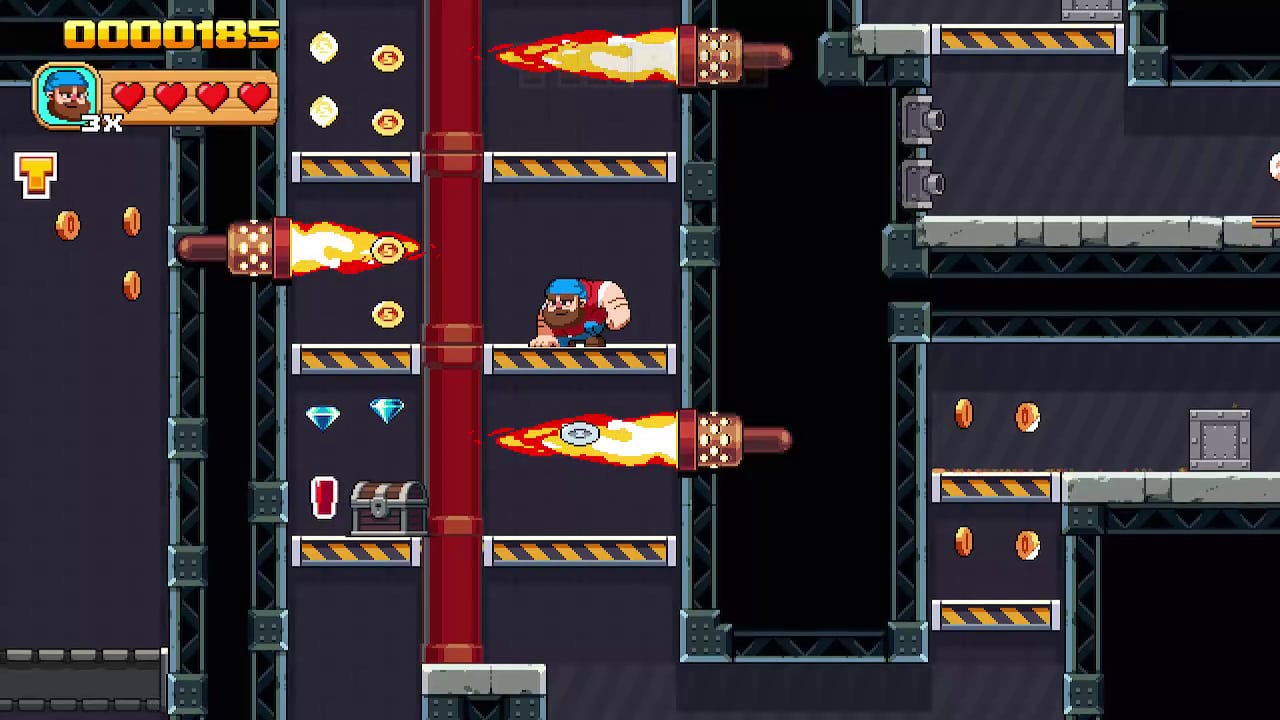Click the first red heart in the health bar

click(127, 95)
